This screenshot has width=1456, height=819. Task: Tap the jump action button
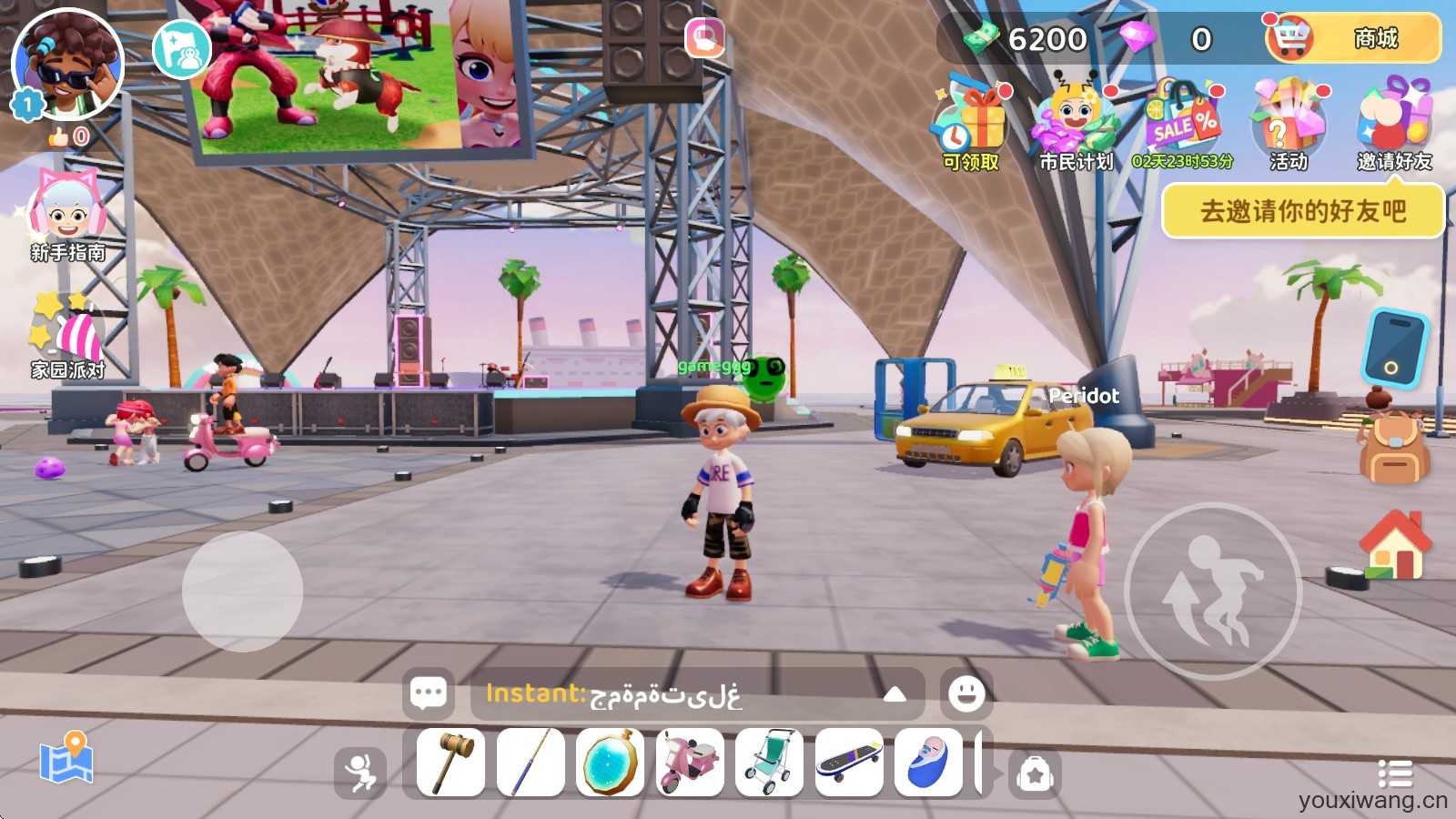[x=1213, y=591]
